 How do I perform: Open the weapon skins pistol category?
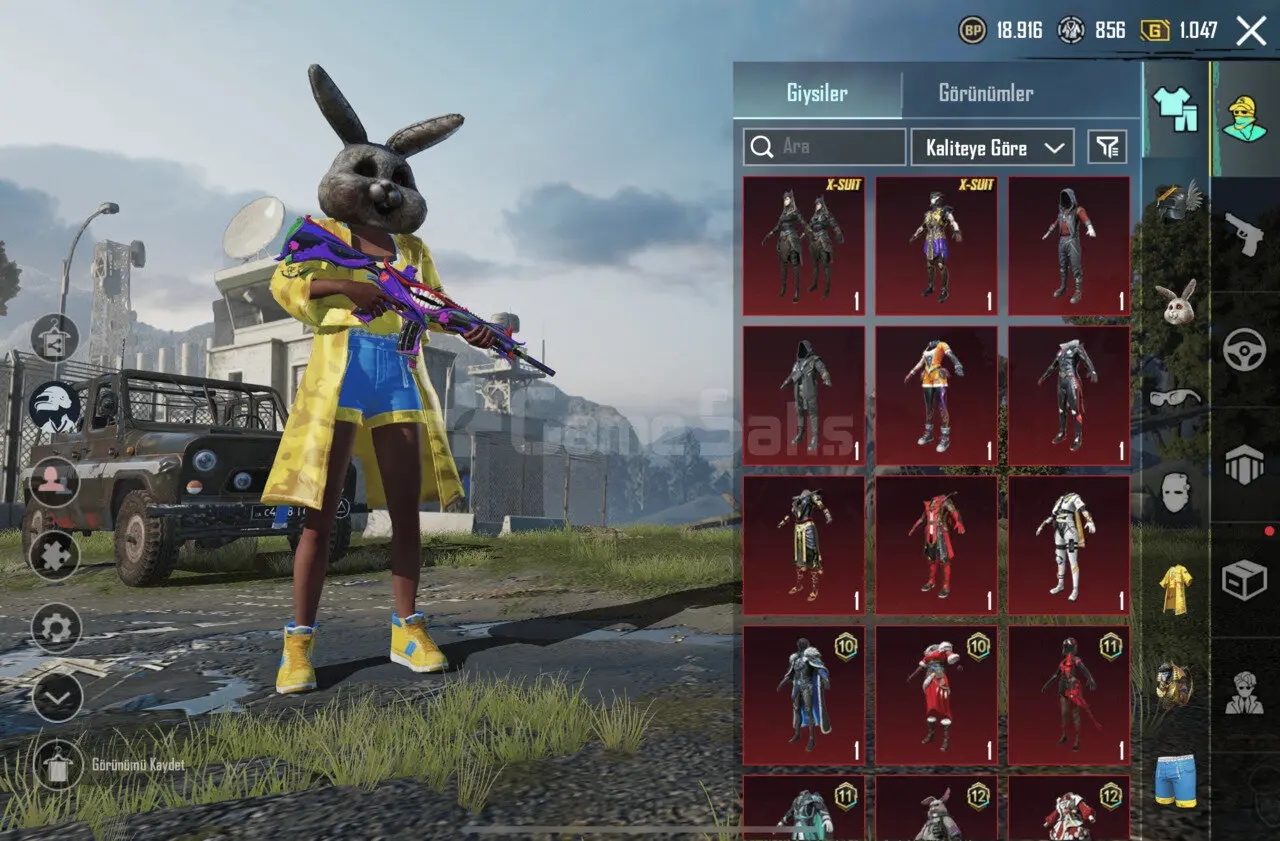1244,234
